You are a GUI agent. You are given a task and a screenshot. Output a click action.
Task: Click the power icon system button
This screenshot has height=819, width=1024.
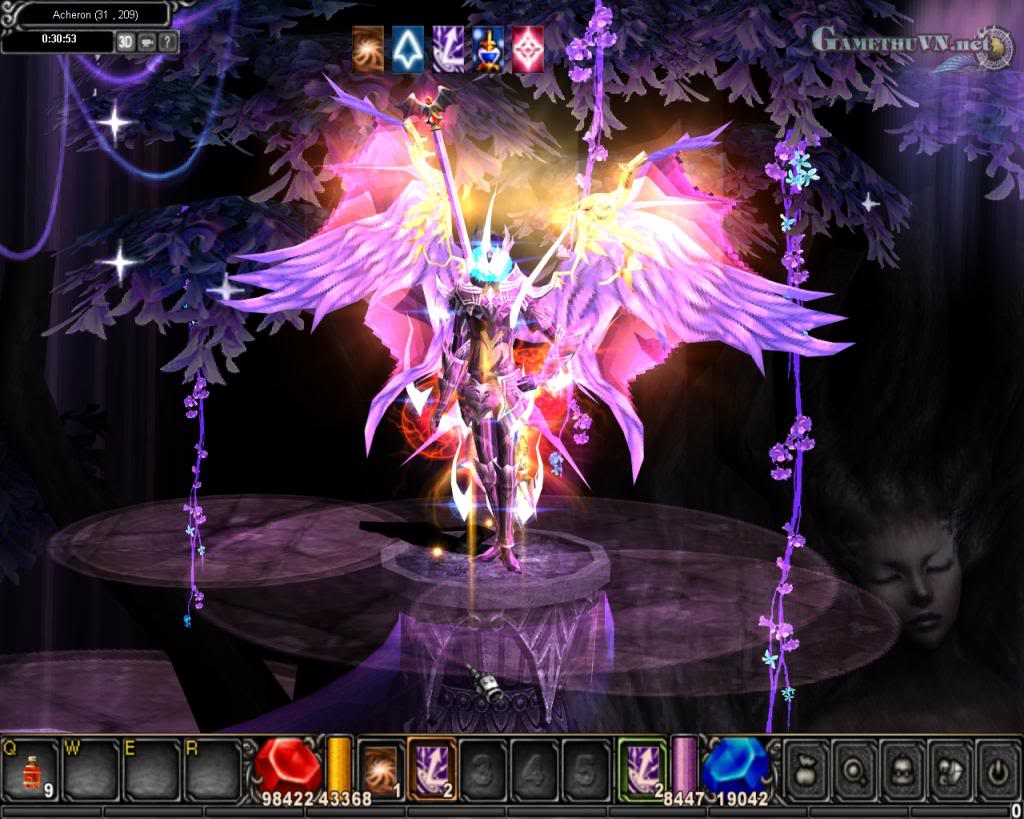[997, 771]
